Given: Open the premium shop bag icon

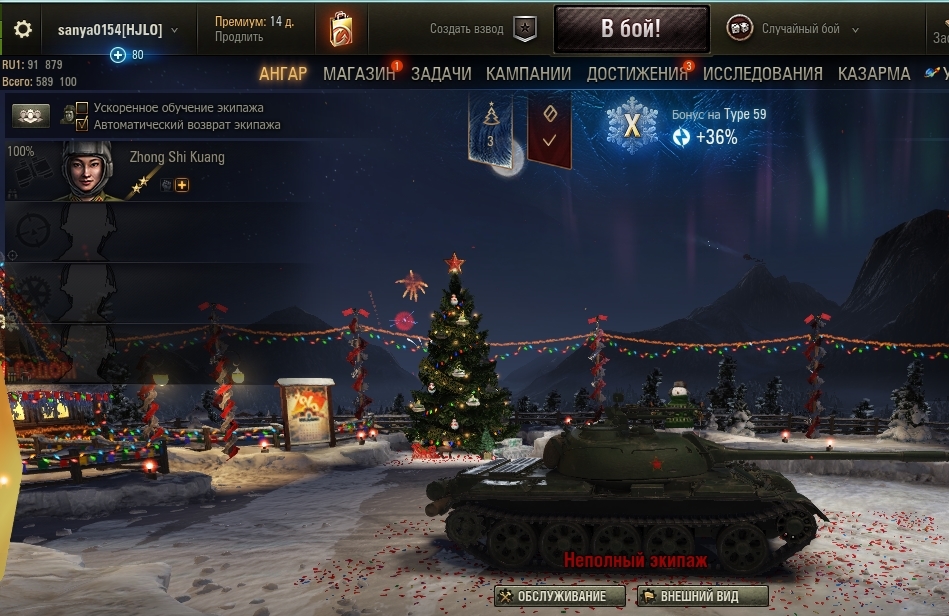Looking at the screenshot, I should click(341, 30).
